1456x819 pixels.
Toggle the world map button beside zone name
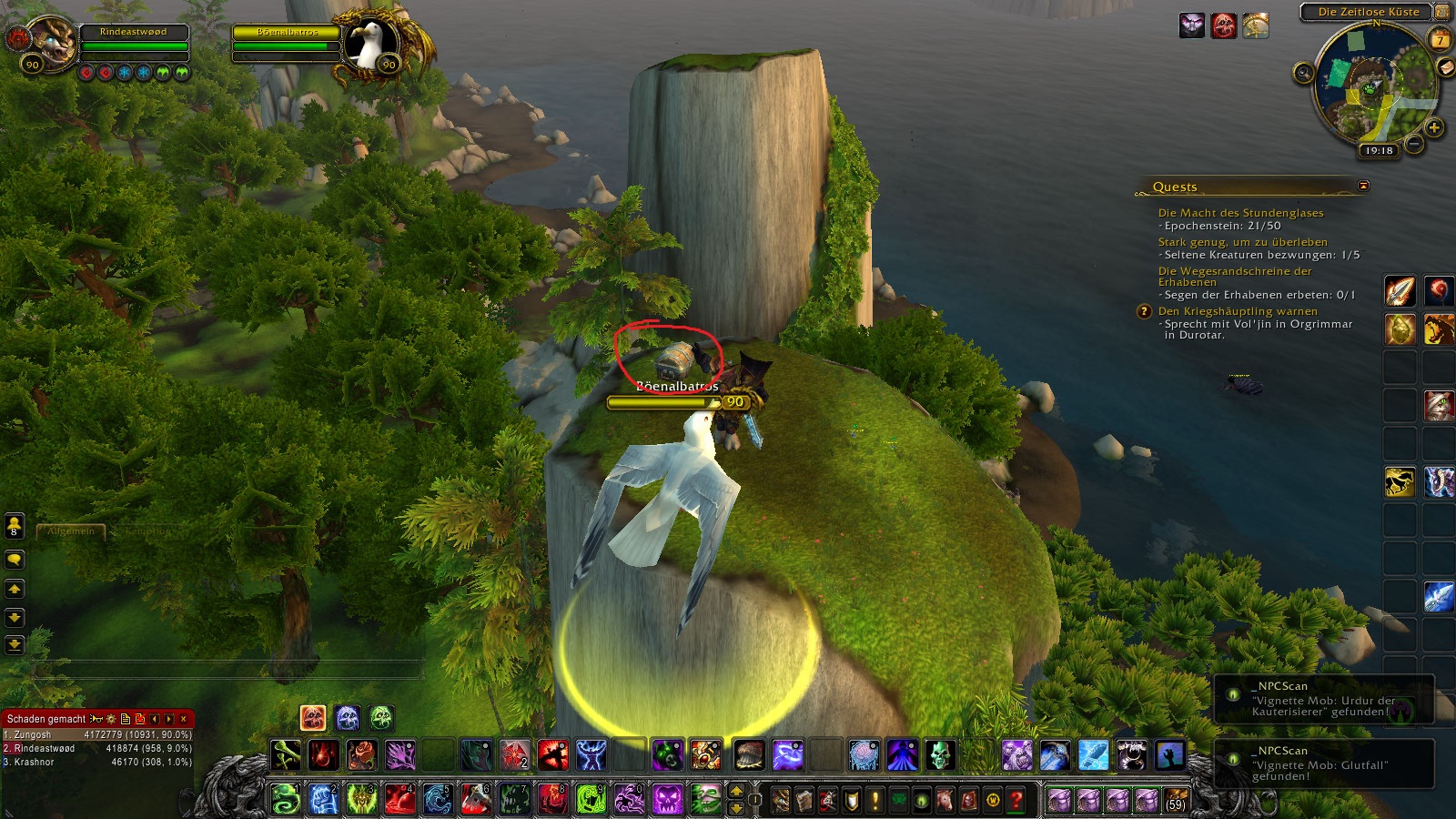[x=1442, y=12]
